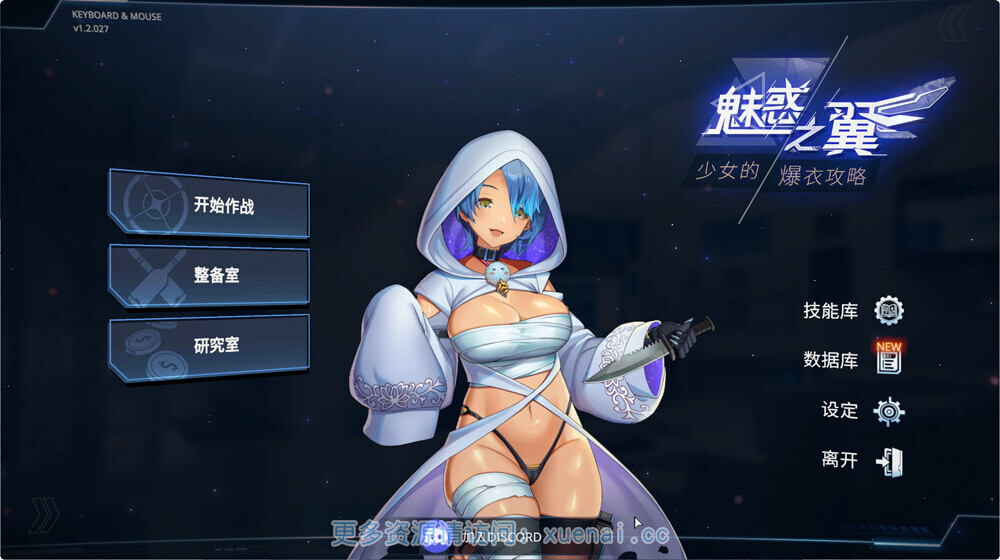
Task: Open 设定 settings
Action: (x=861, y=410)
